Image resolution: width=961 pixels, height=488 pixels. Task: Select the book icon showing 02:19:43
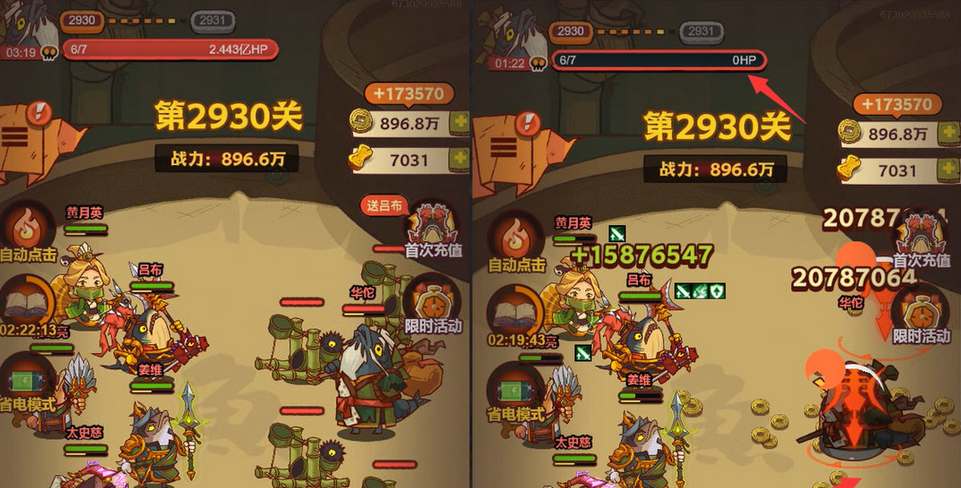515,306
